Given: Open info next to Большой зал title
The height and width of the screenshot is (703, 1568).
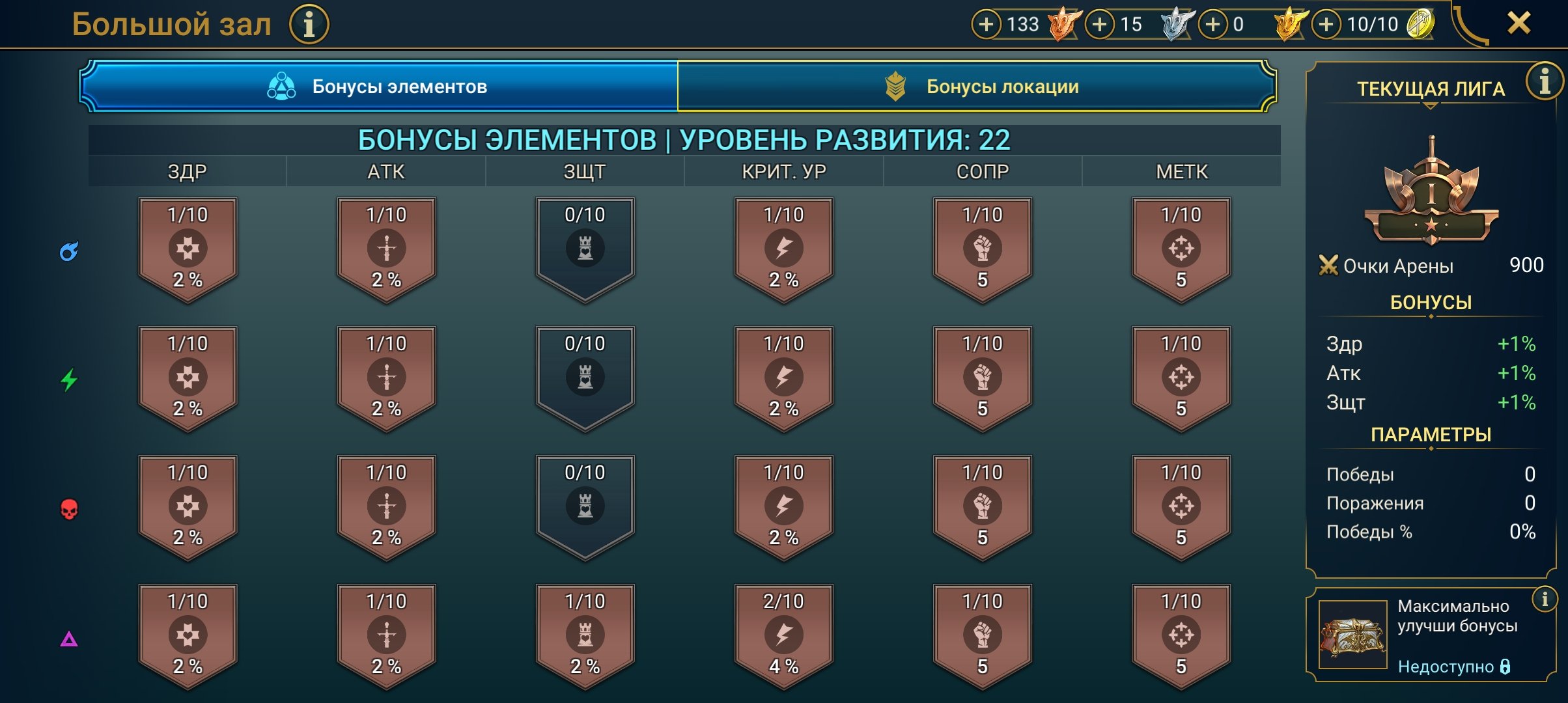Looking at the screenshot, I should click(x=309, y=25).
